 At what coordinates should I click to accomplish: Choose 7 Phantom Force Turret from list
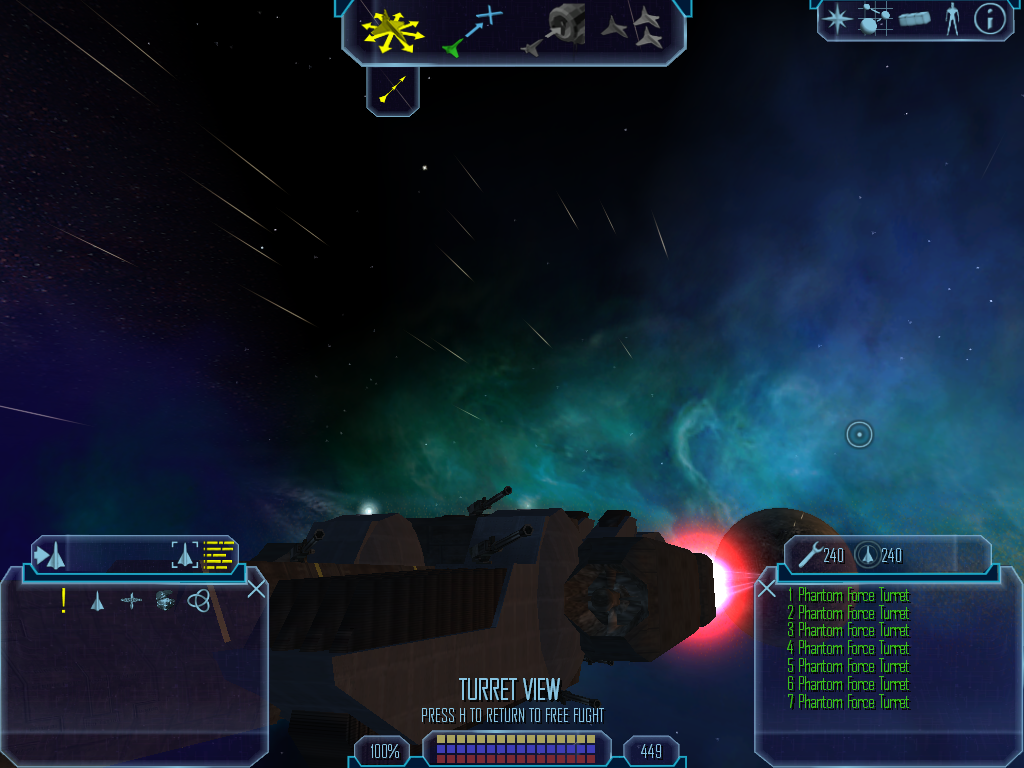pos(848,703)
